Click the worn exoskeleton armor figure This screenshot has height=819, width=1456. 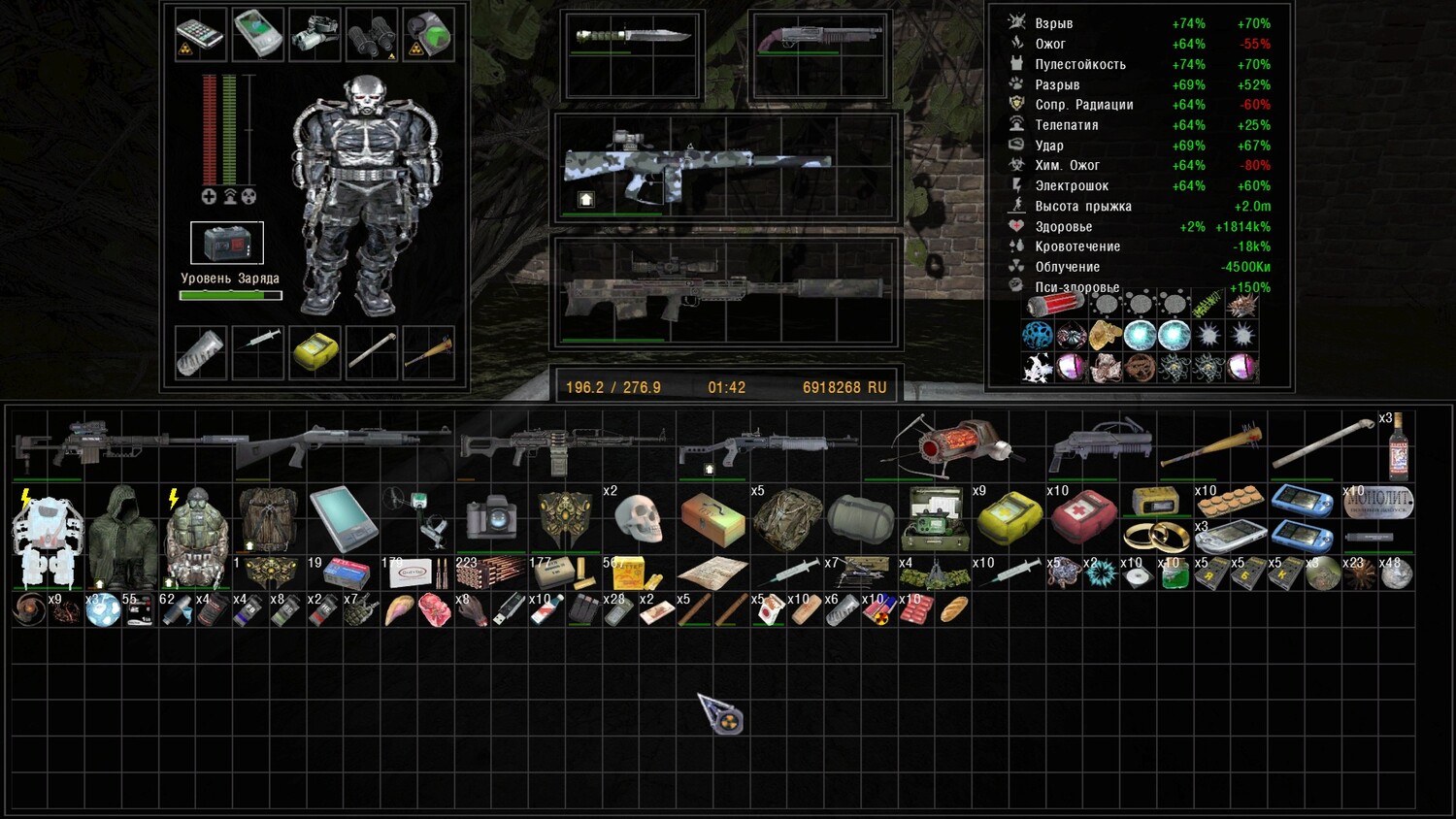point(365,194)
